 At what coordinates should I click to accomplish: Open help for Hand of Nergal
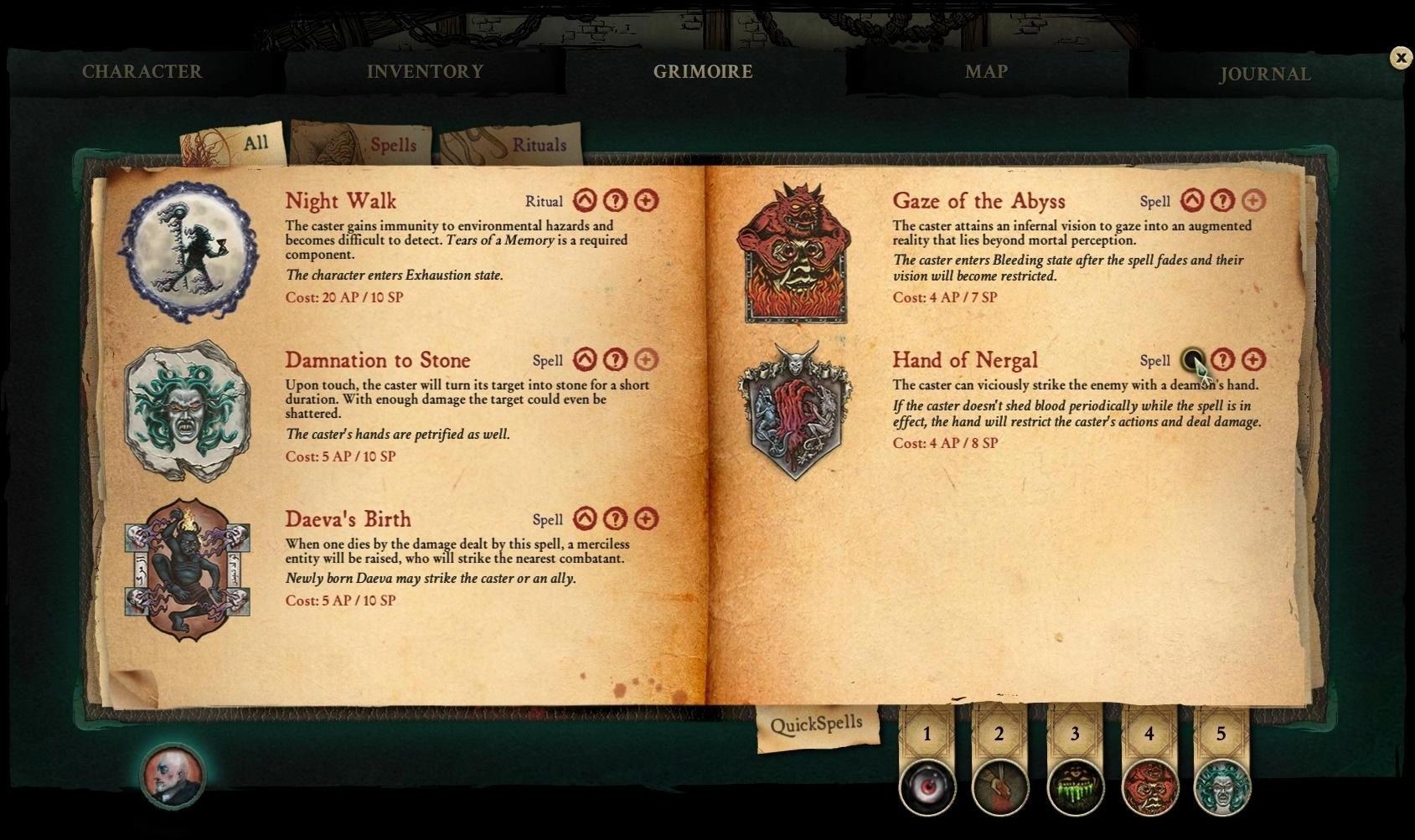point(1223,360)
